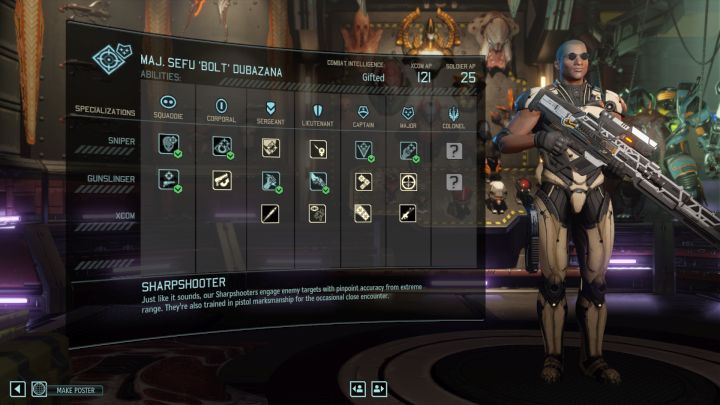The height and width of the screenshot is (405, 720).
Task: Select the Sergeant XCOM blade ability
Action: coord(270,212)
